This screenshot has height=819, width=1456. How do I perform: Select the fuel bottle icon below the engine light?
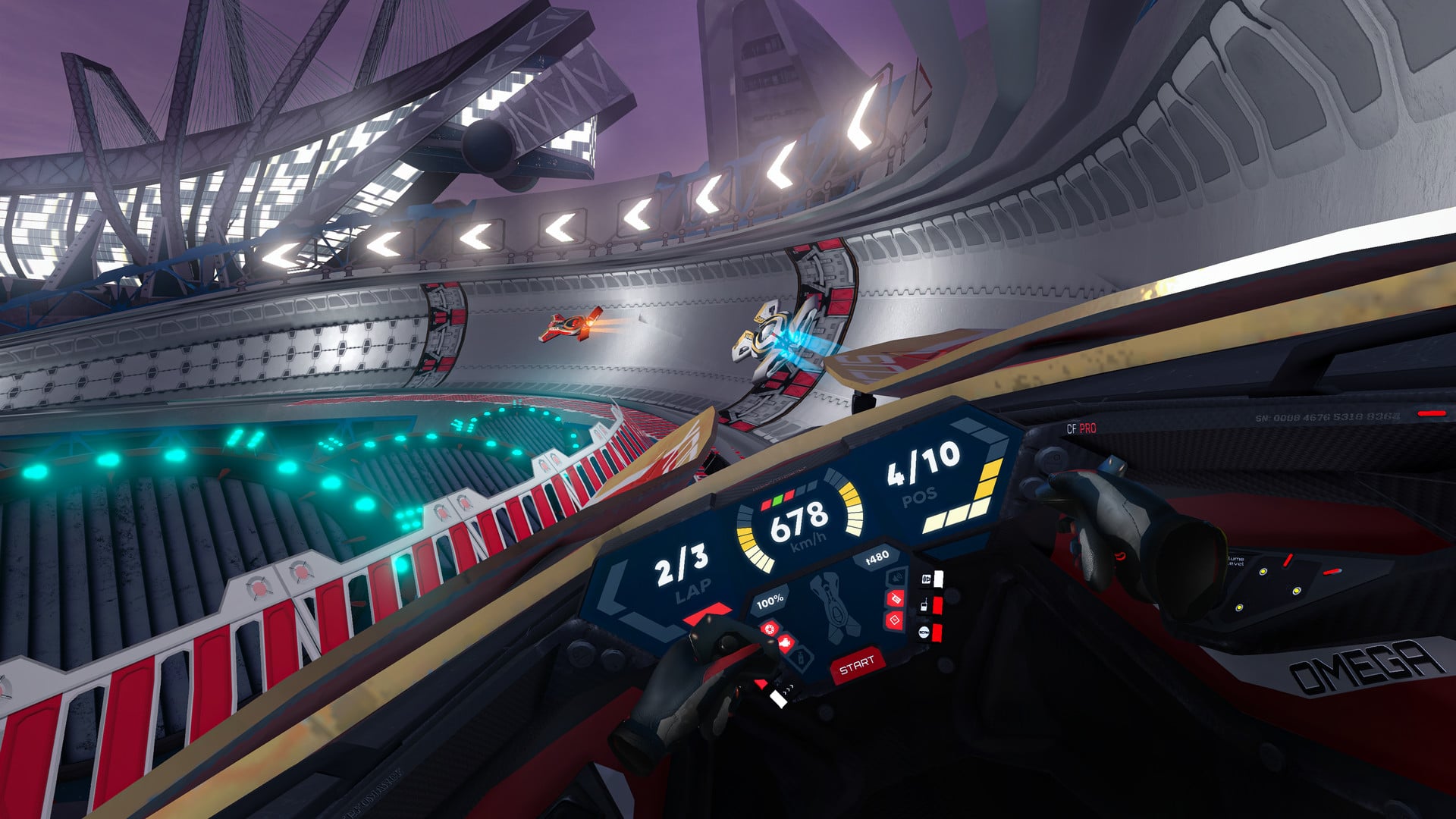point(800,659)
